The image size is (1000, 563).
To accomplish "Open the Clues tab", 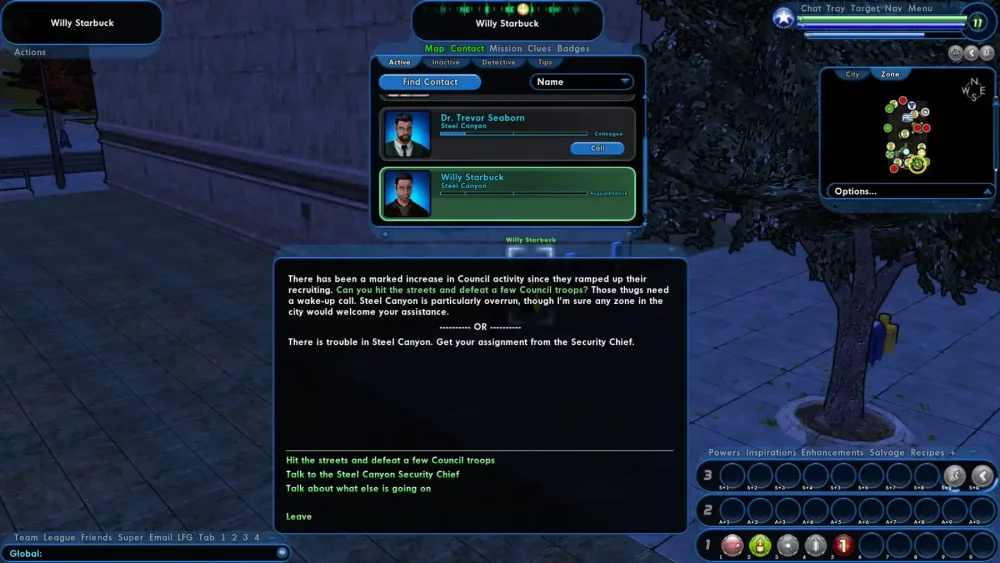I will pos(539,48).
